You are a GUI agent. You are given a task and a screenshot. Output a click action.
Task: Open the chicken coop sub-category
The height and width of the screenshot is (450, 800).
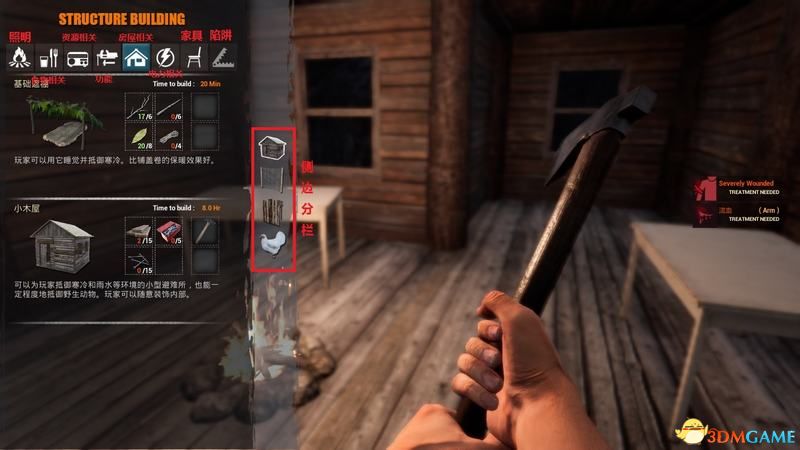270,243
